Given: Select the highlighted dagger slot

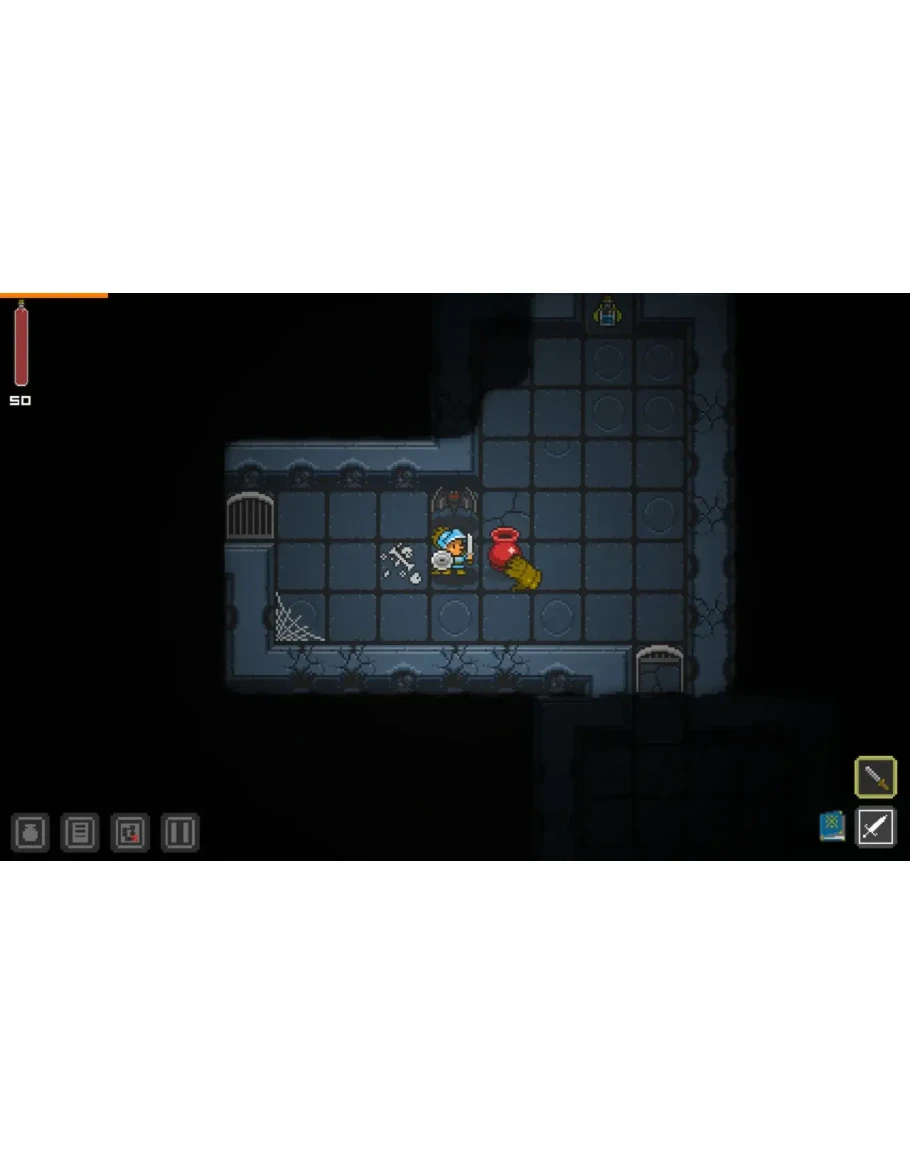Looking at the screenshot, I should (x=875, y=777).
